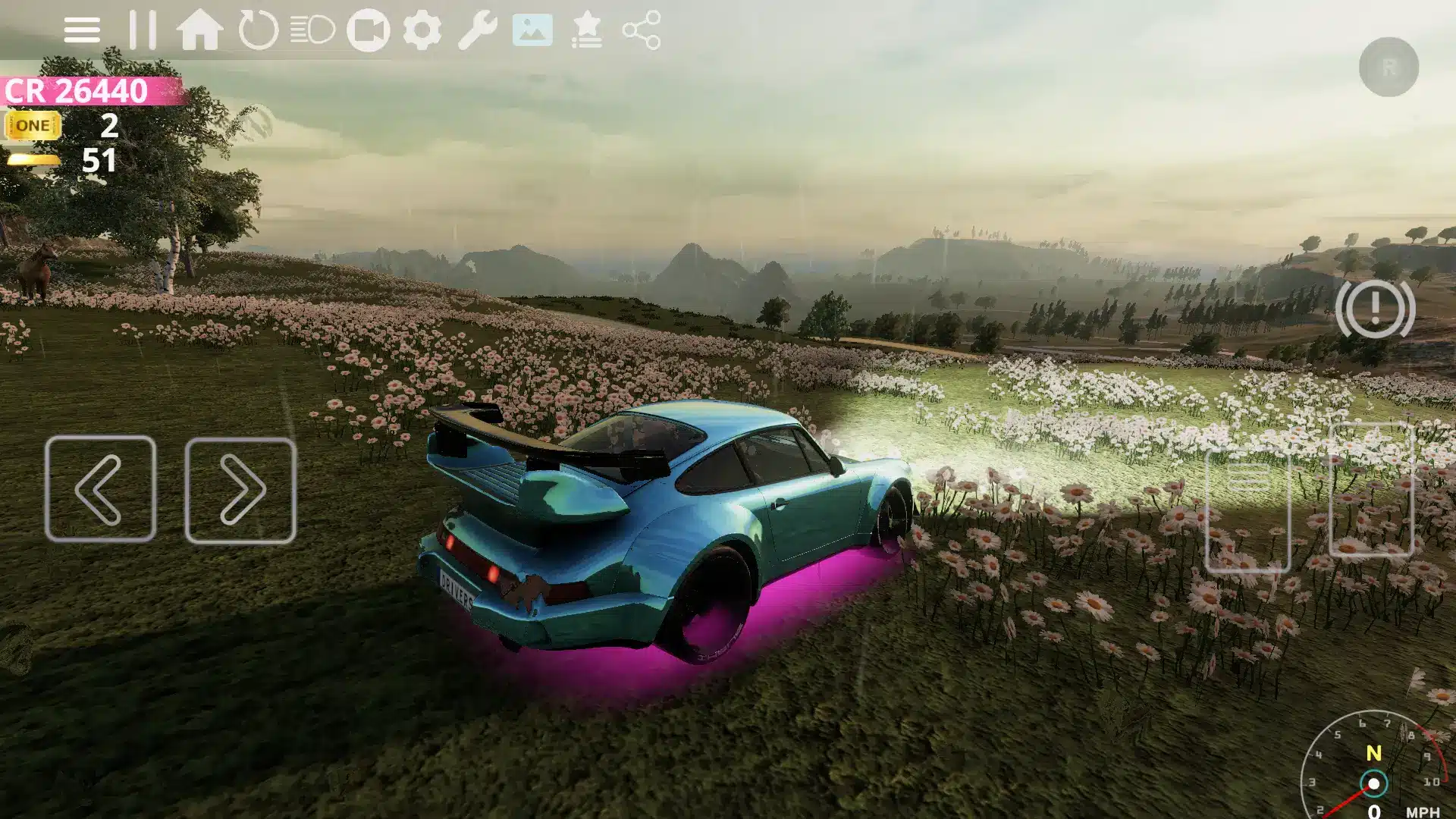This screenshot has width=1456, height=819.
Task: Activate the photo mode picture icon
Action: [532, 31]
